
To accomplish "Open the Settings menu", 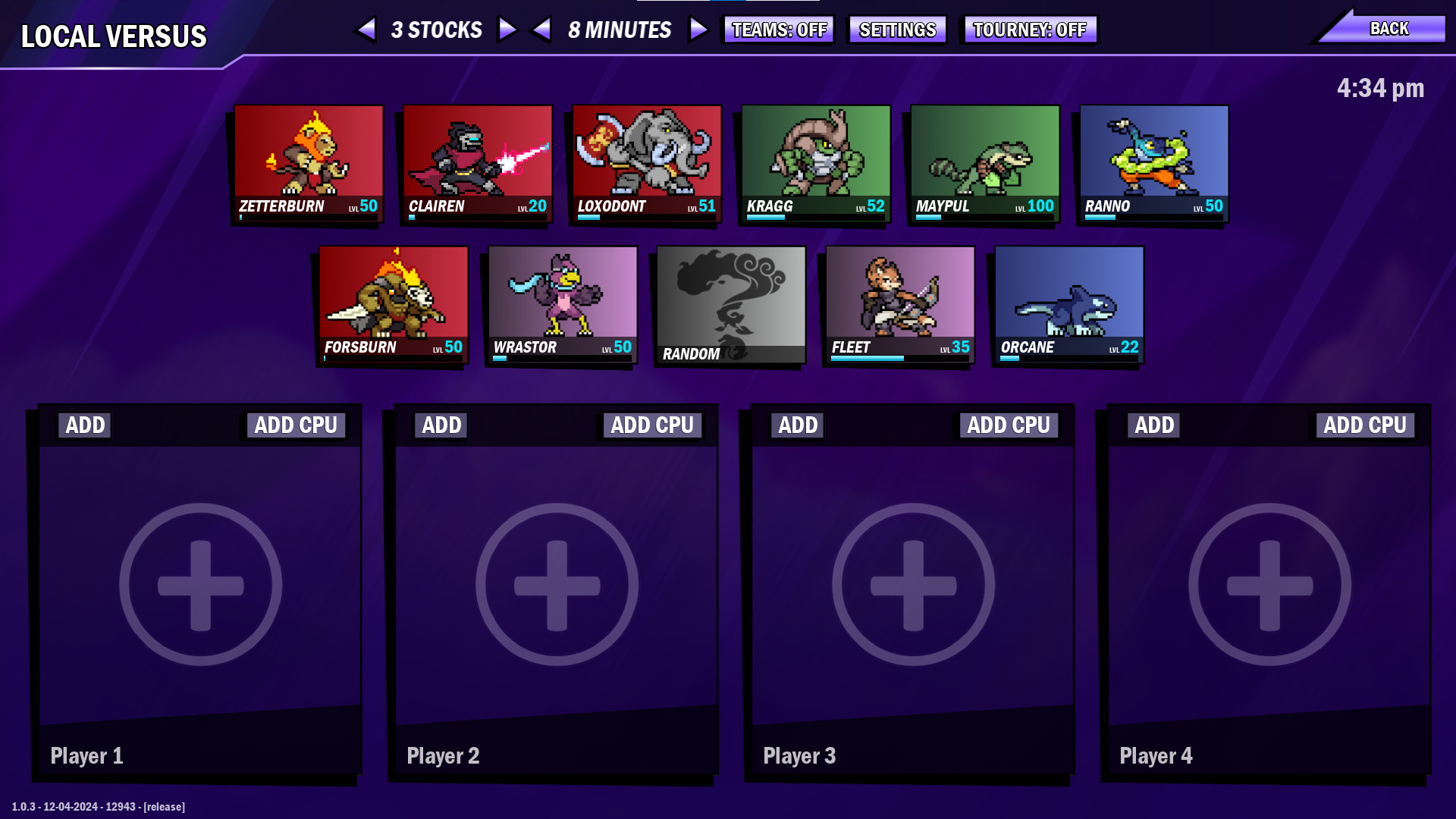I will [896, 30].
